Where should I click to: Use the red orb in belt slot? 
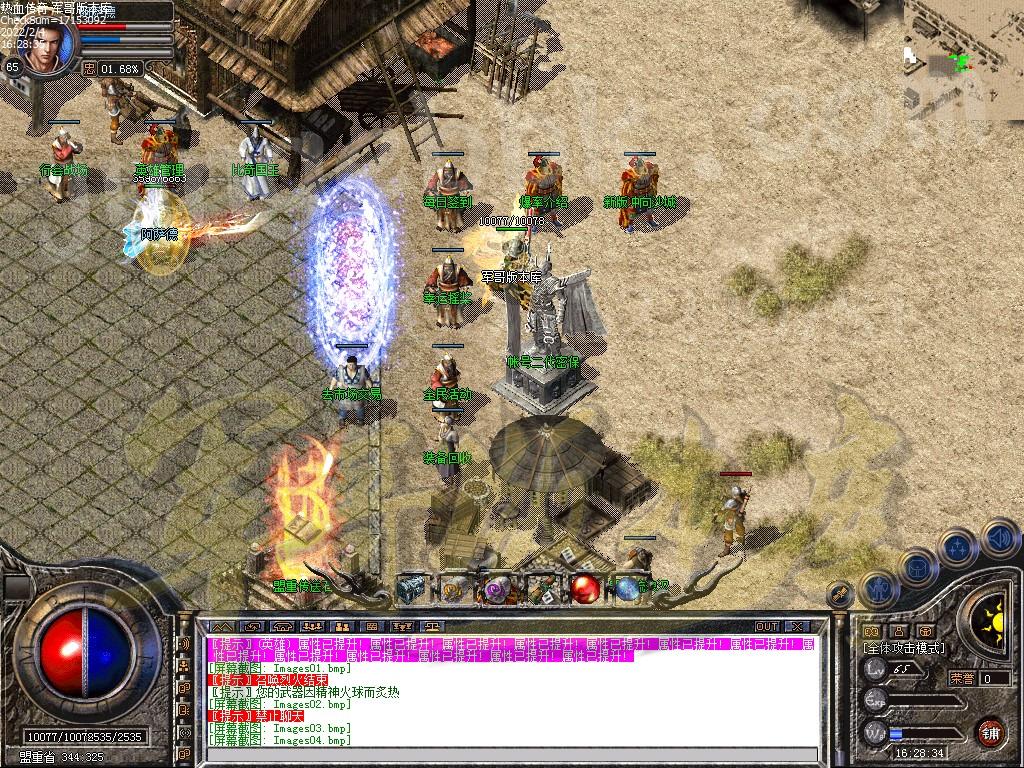click(x=585, y=590)
